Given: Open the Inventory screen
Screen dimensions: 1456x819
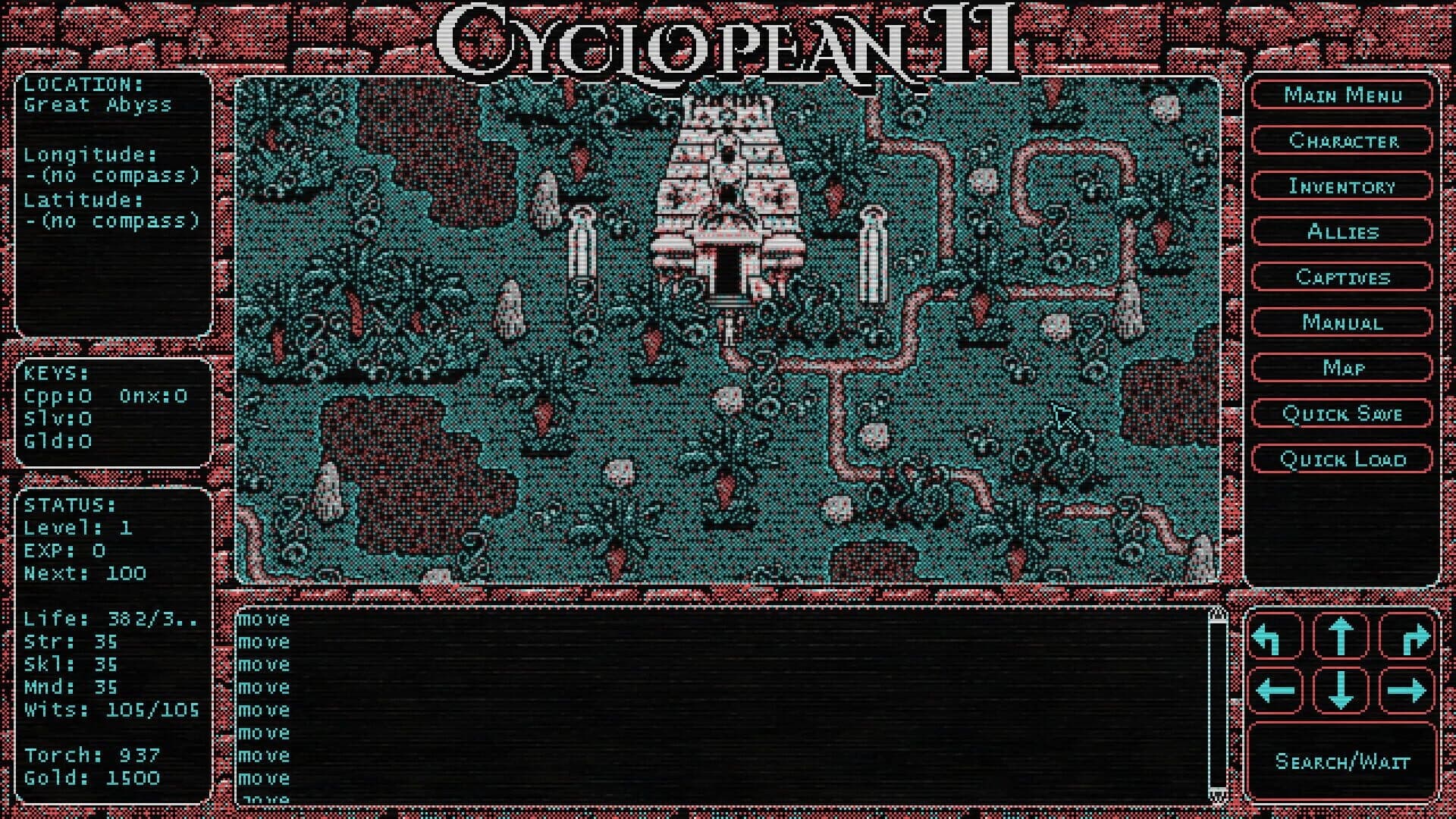Looking at the screenshot, I should pos(1341,187).
